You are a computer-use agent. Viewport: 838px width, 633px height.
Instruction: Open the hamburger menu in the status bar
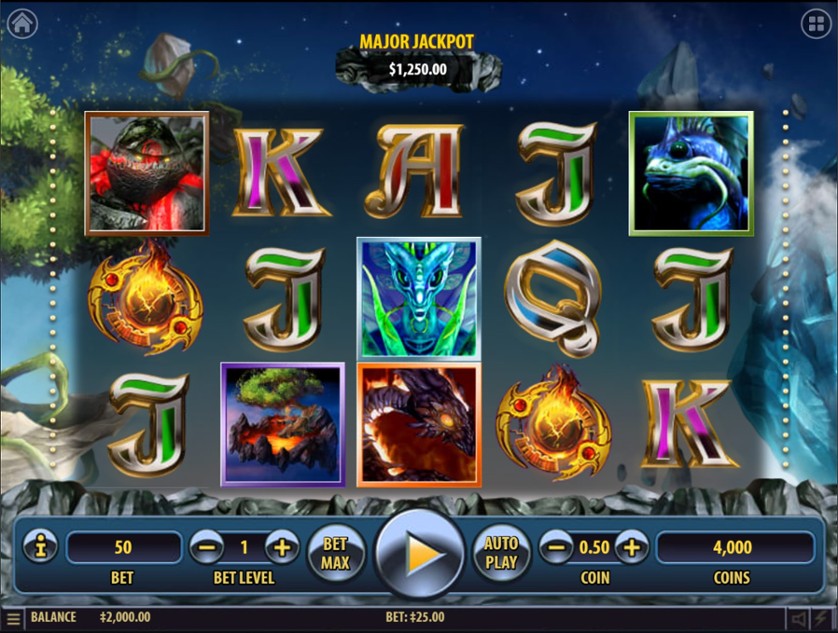click(13, 618)
